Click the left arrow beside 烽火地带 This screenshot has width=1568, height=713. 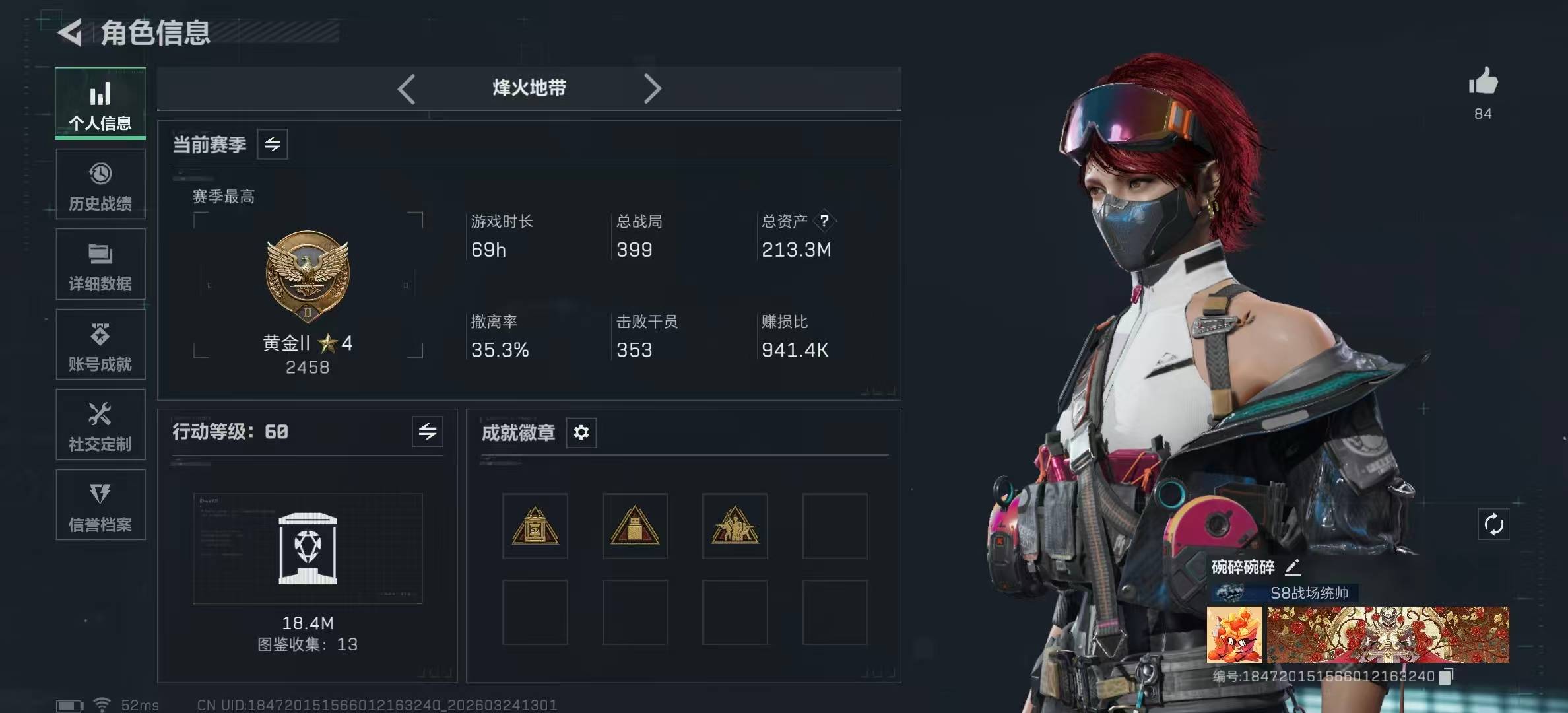[x=407, y=88]
